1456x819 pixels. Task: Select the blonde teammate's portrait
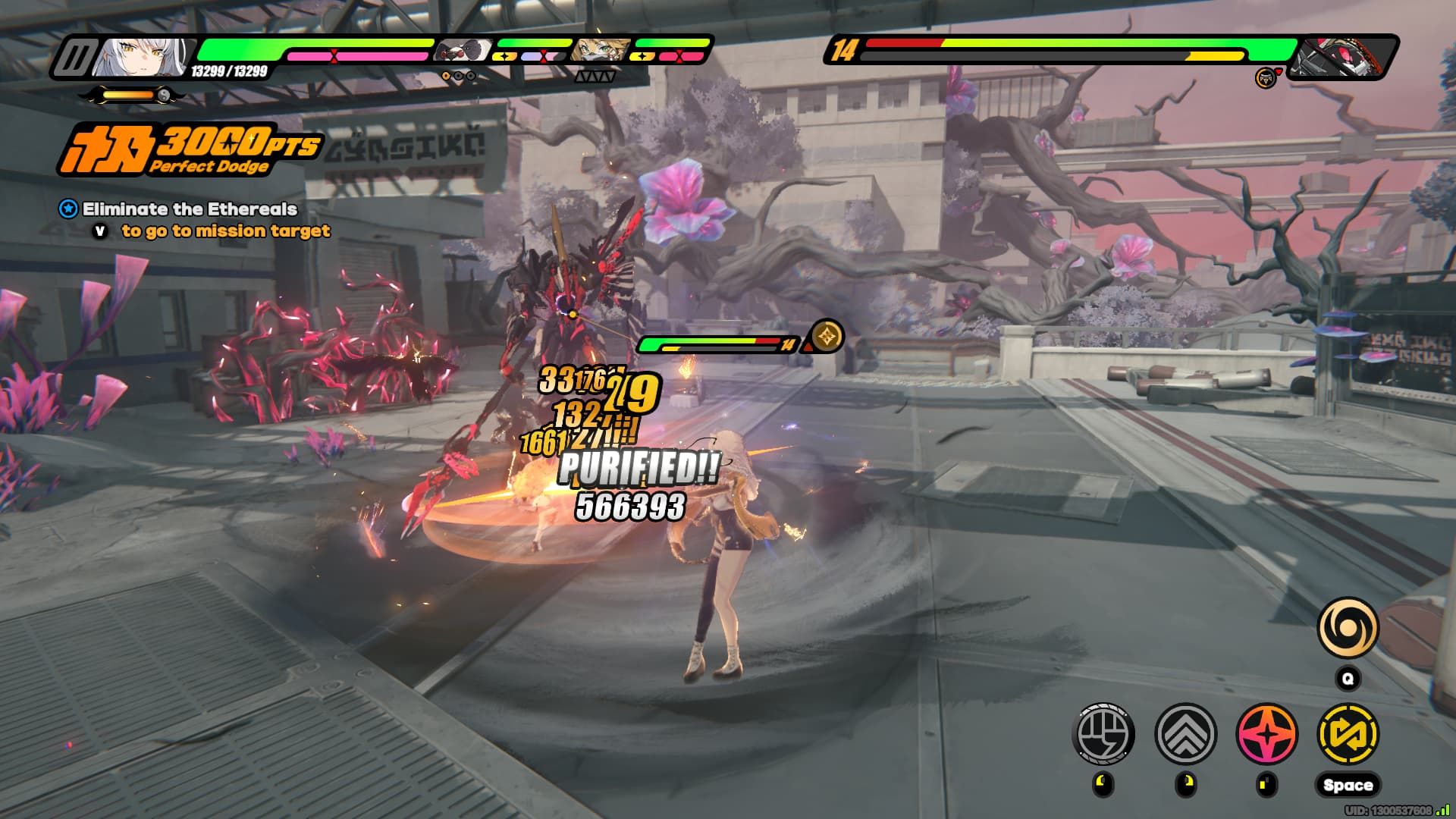(x=601, y=52)
